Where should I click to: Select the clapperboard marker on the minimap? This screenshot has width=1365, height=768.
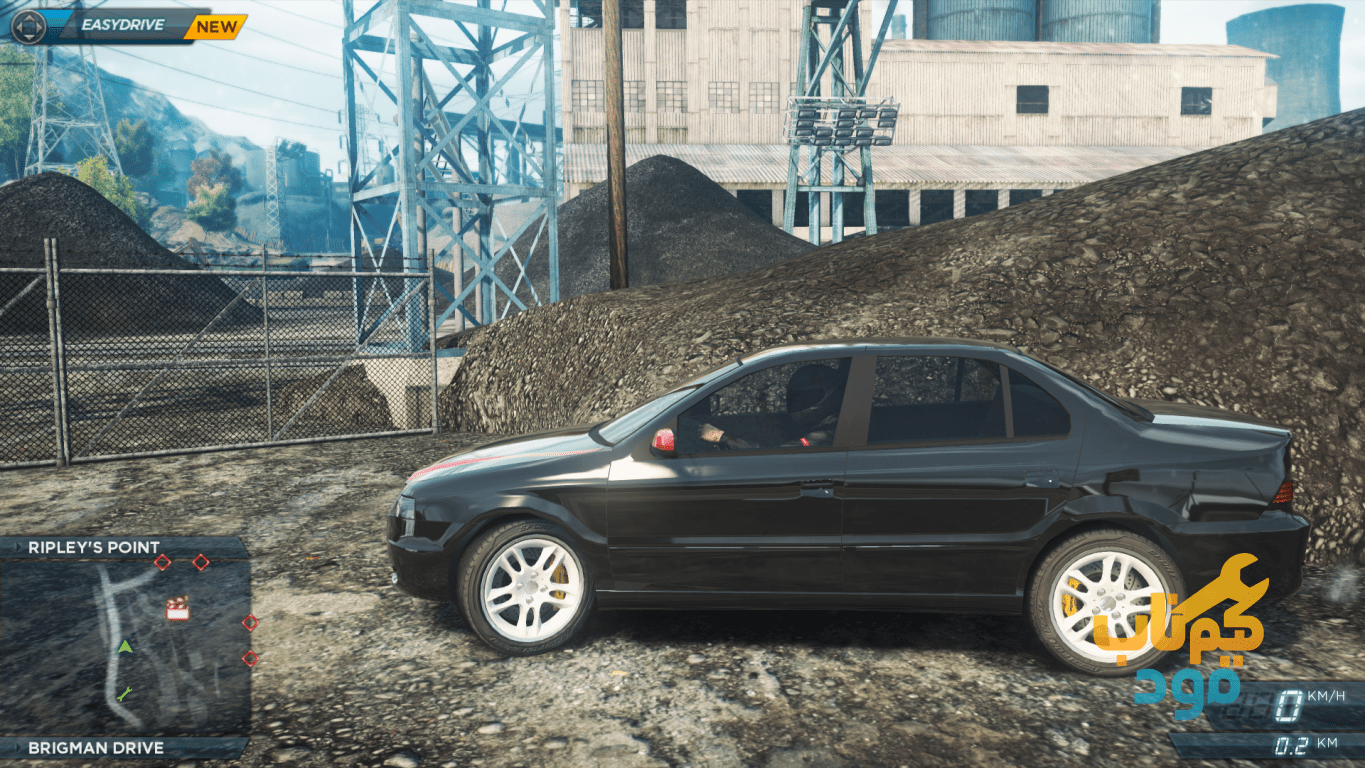(x=177, y=608)
